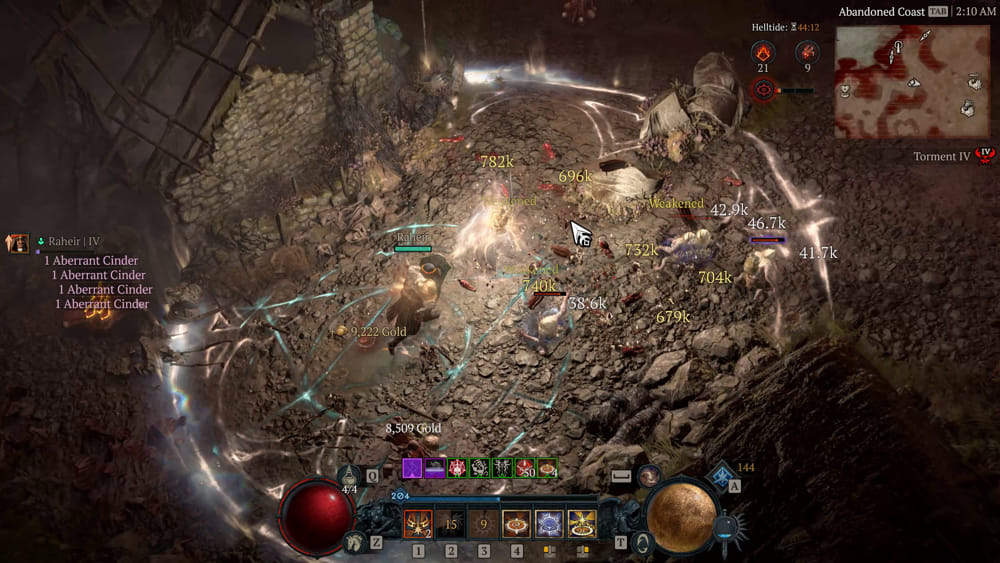Open the blue paragon diamond icon
Image resolution: width=1000 pixels, height=563 pixels.
click(x=720, y=474)
